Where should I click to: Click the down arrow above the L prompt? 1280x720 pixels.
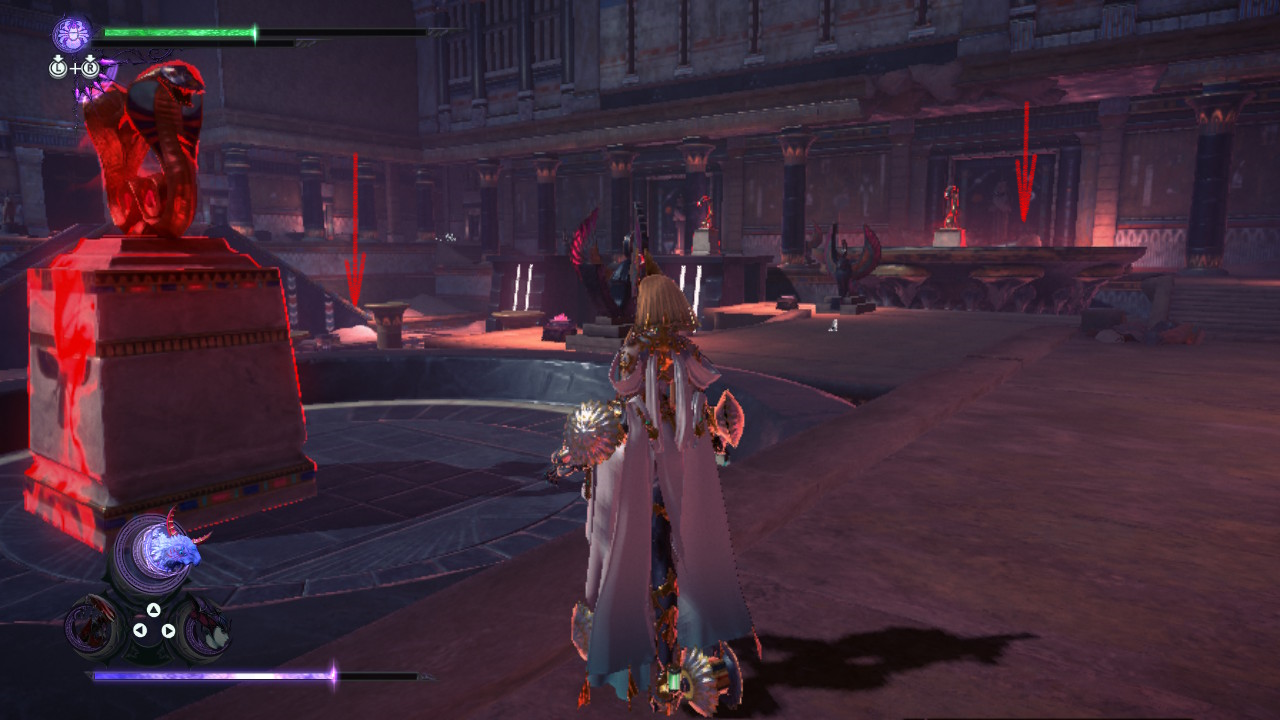tap(57, 57)
